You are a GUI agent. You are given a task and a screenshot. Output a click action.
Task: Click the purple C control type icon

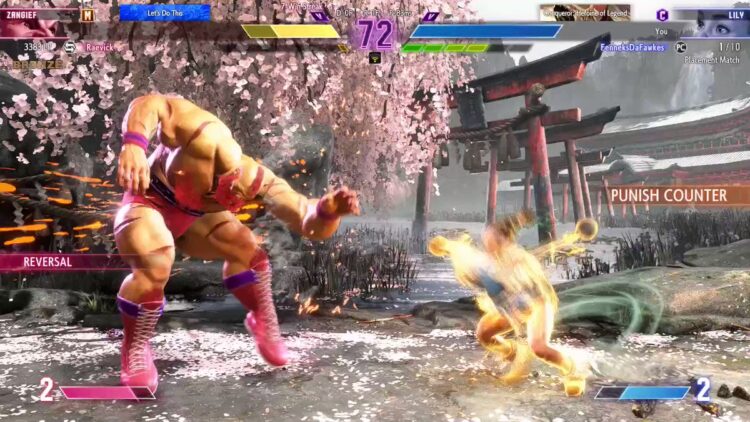pyautogui.click(x=662, y=14)
